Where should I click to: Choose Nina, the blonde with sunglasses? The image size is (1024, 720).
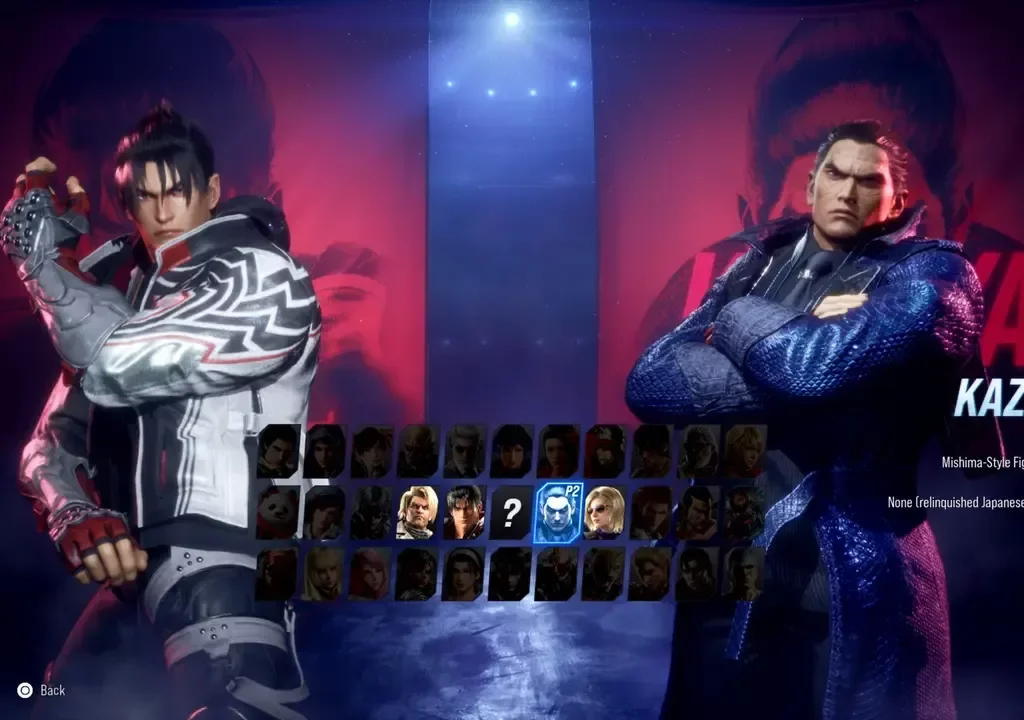tap(603, 512)
